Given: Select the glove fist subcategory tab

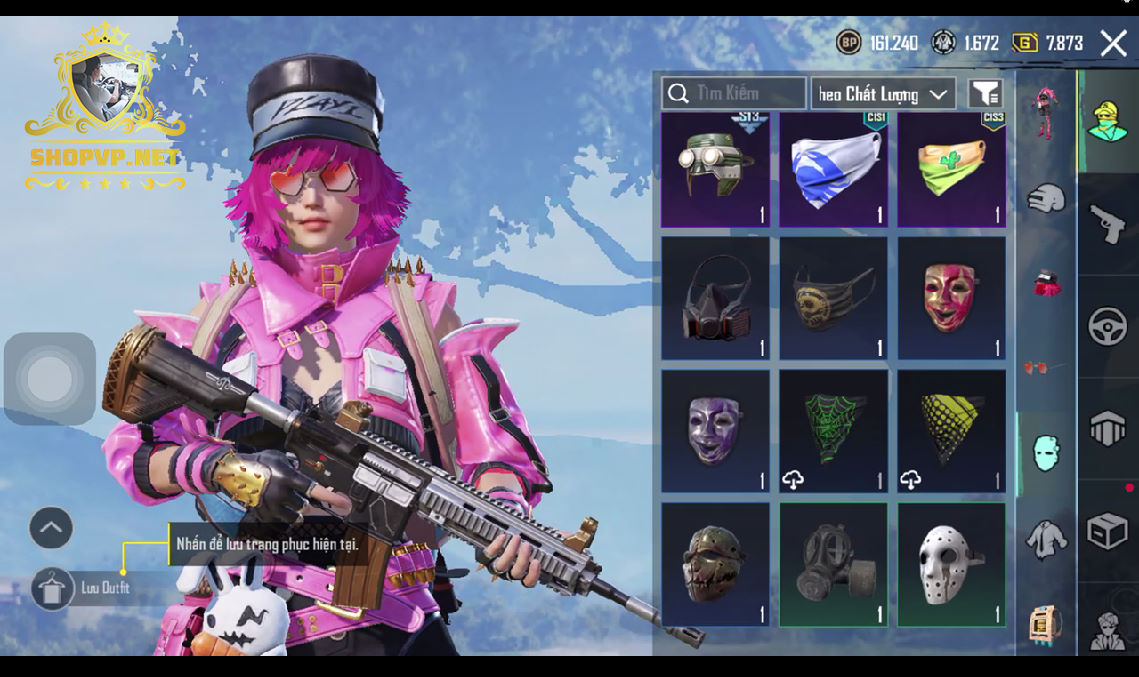Looking at the screenshot, I should (1046, 197).
